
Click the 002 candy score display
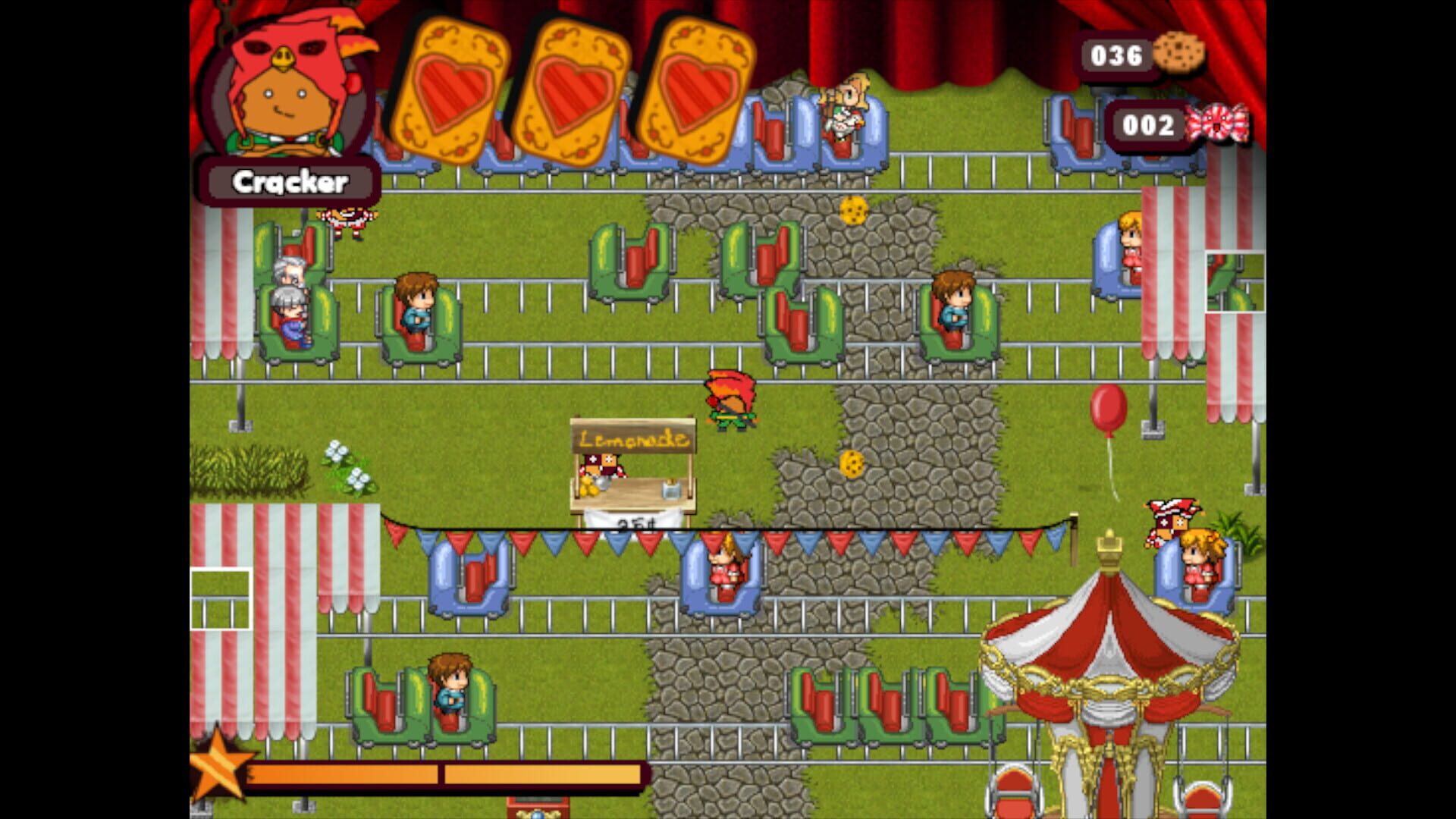coord(1149,127)
